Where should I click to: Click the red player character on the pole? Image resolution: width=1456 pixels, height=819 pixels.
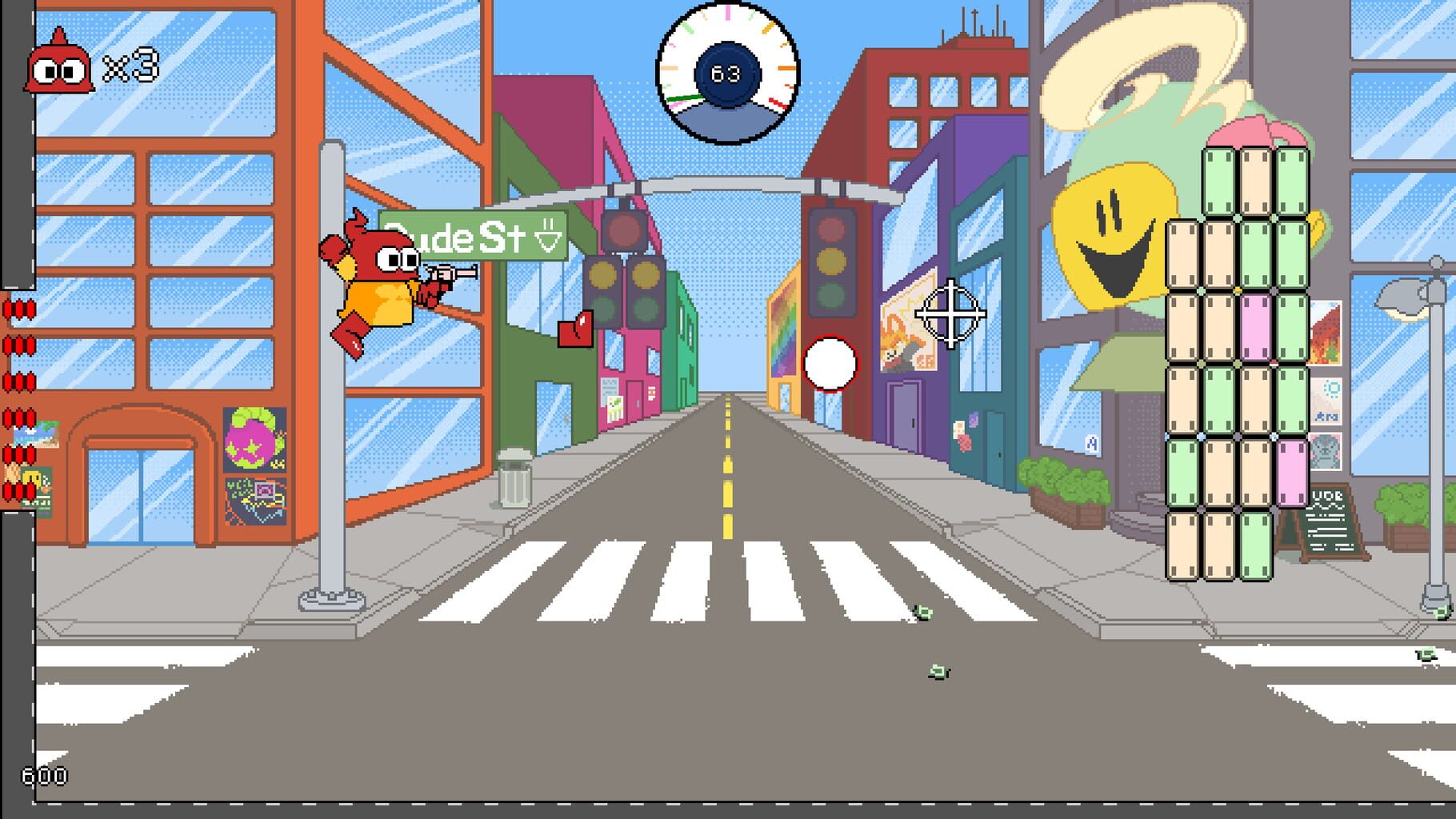[x=376, y=272]
